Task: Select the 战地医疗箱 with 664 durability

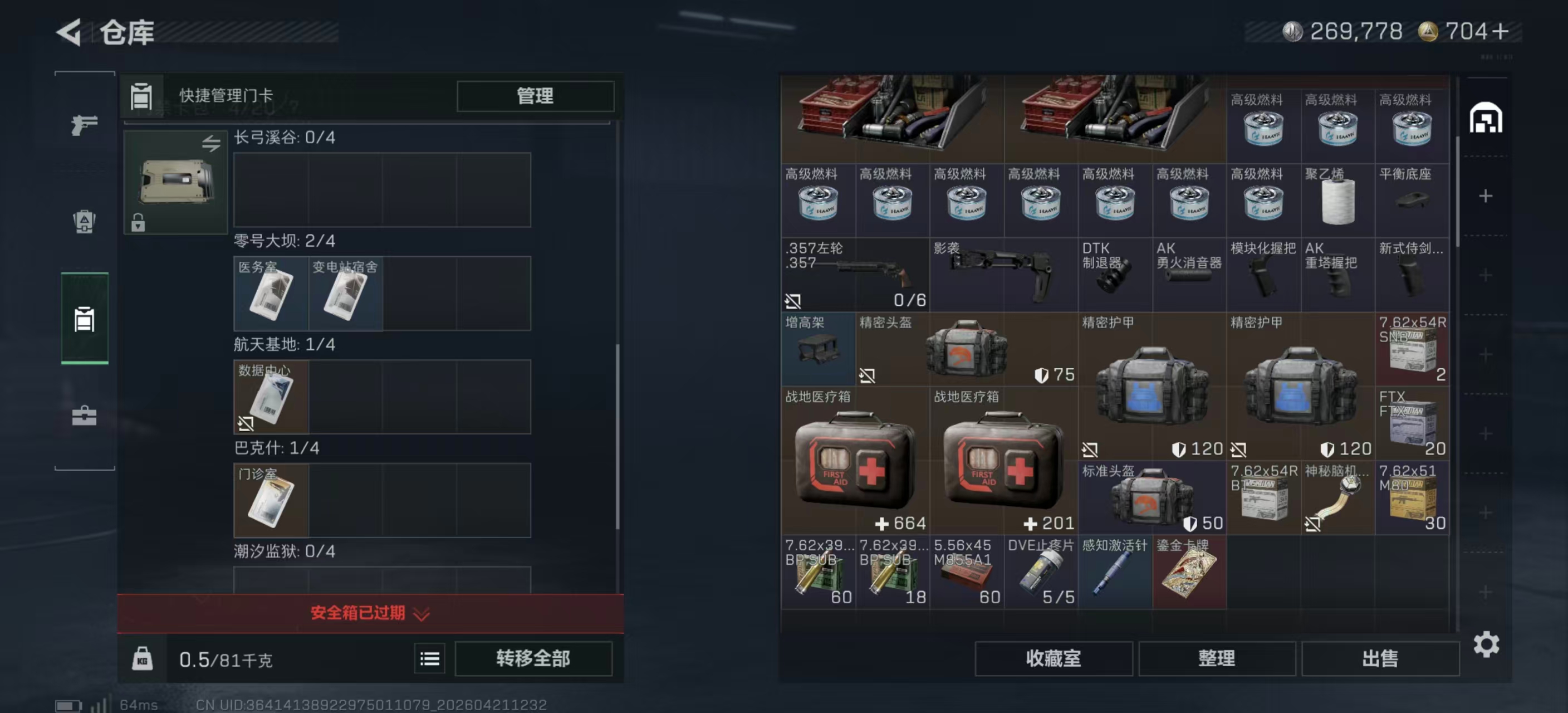Action: tap(855, 461)
